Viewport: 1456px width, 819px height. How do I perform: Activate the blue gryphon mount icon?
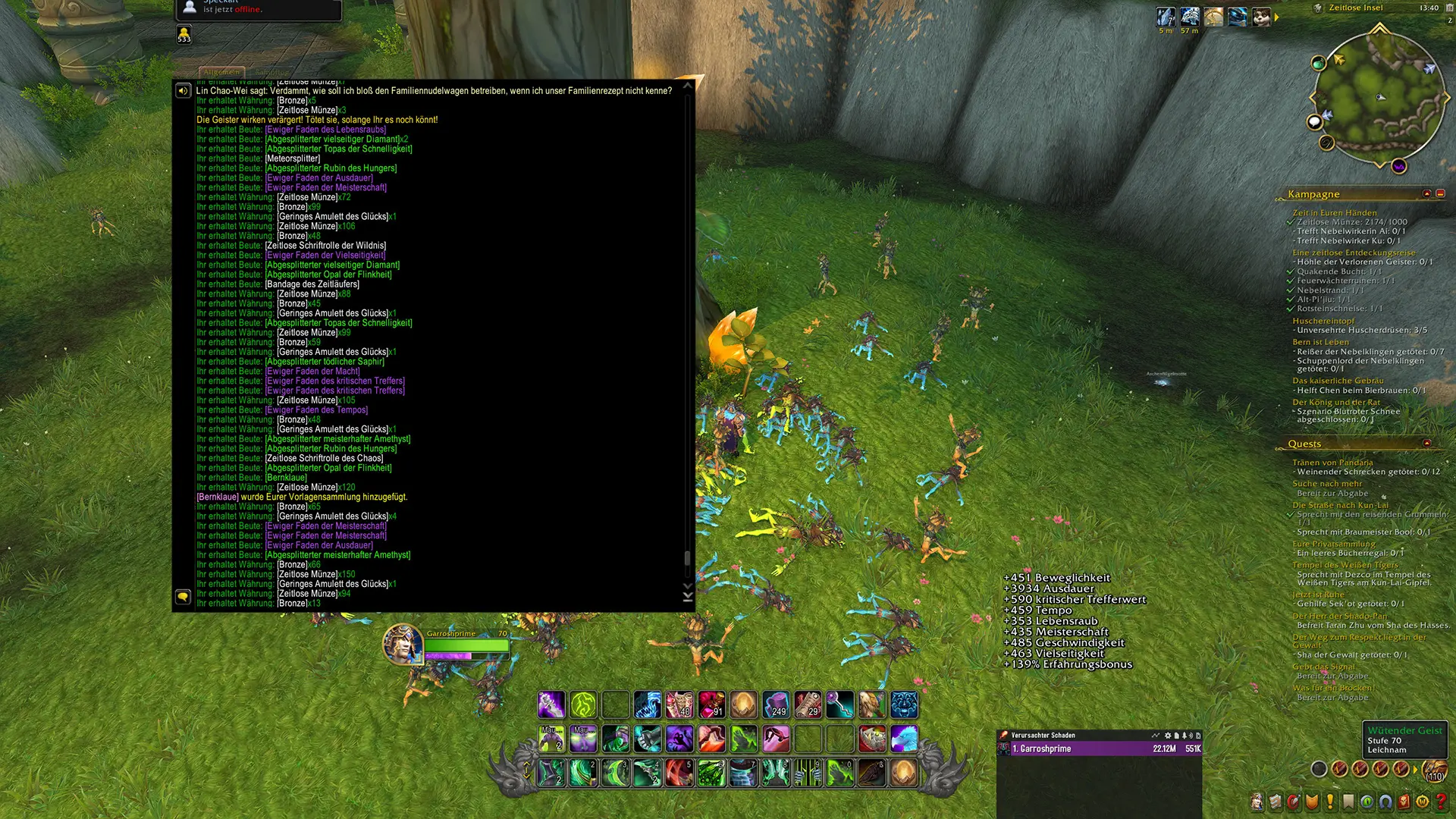[x=904, y=739]
